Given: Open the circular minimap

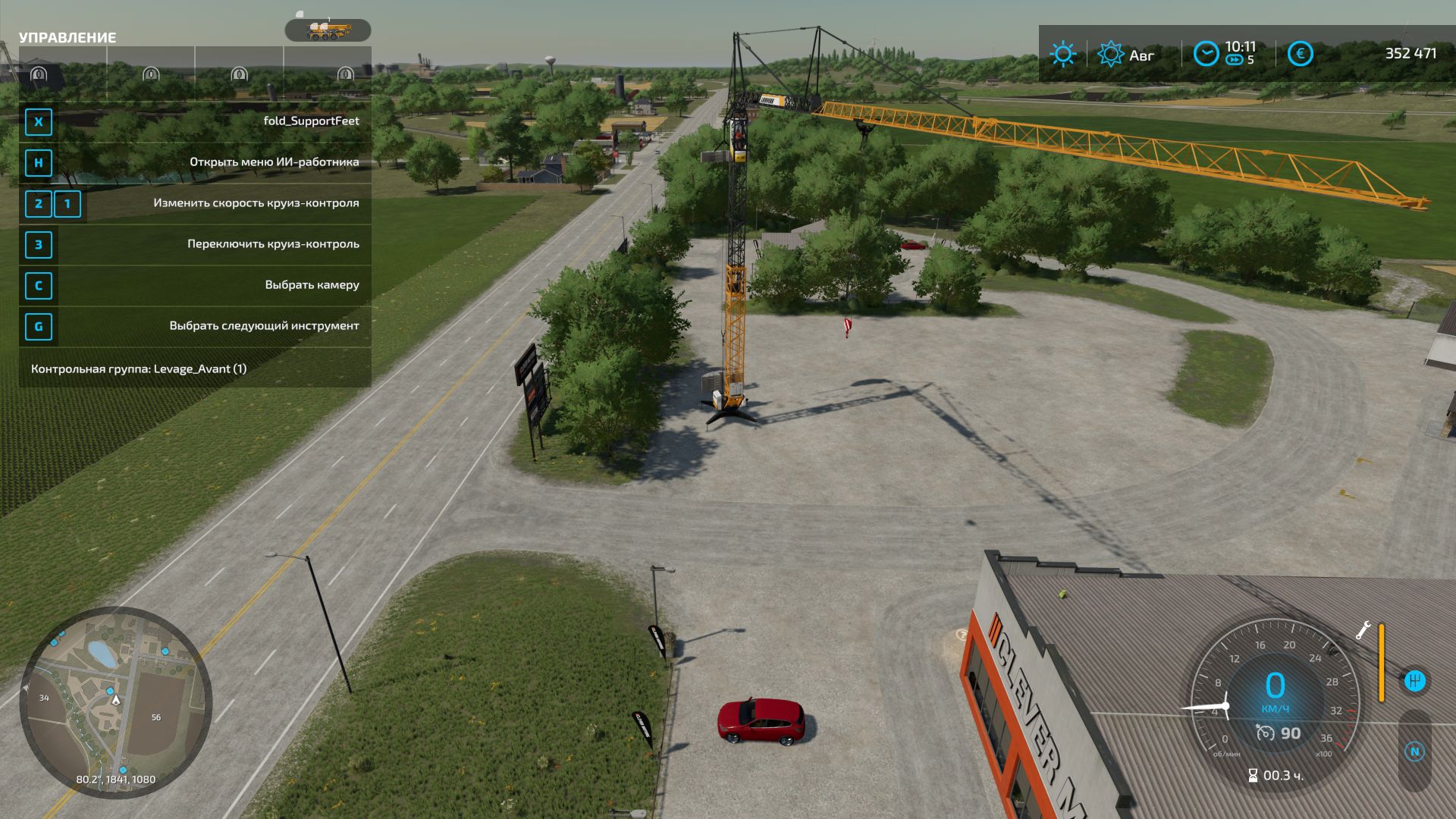Looking at the screenshot, I should tap(115, 701).
